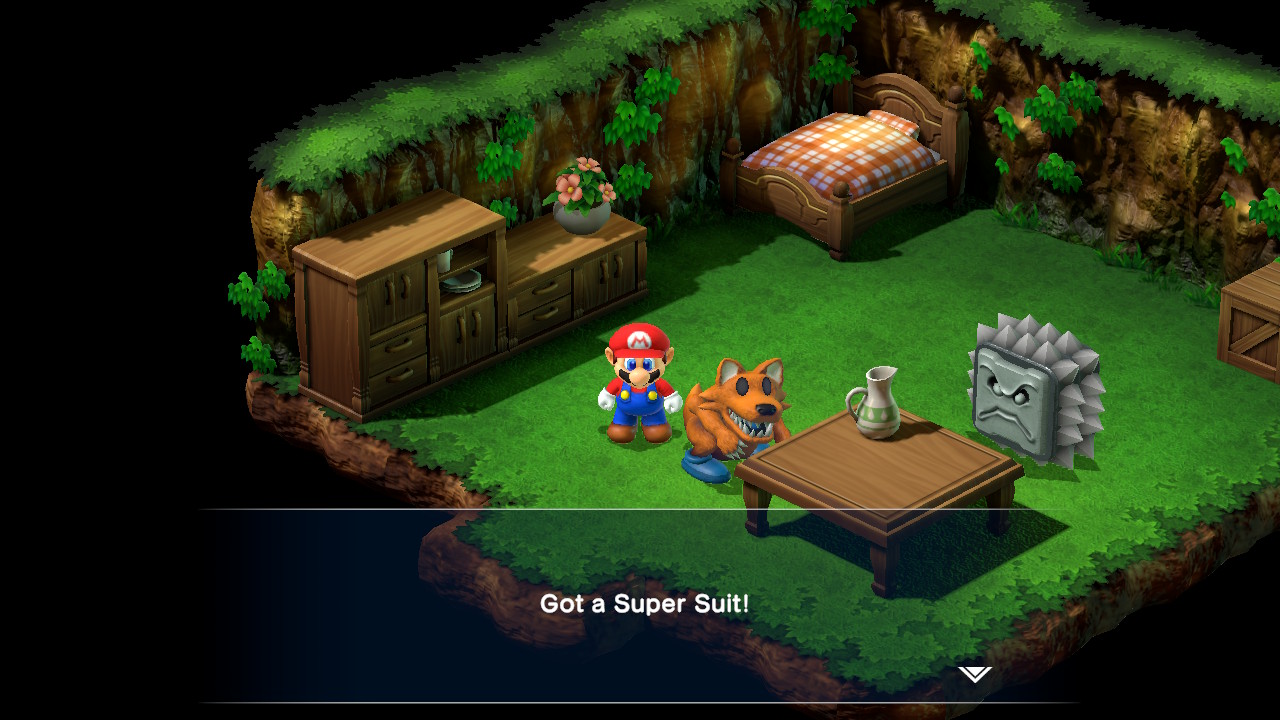The width and height of the screenshot is (1280, 720).
Task: Click the spiky gray block character
Action: (x=1010, y=395)
